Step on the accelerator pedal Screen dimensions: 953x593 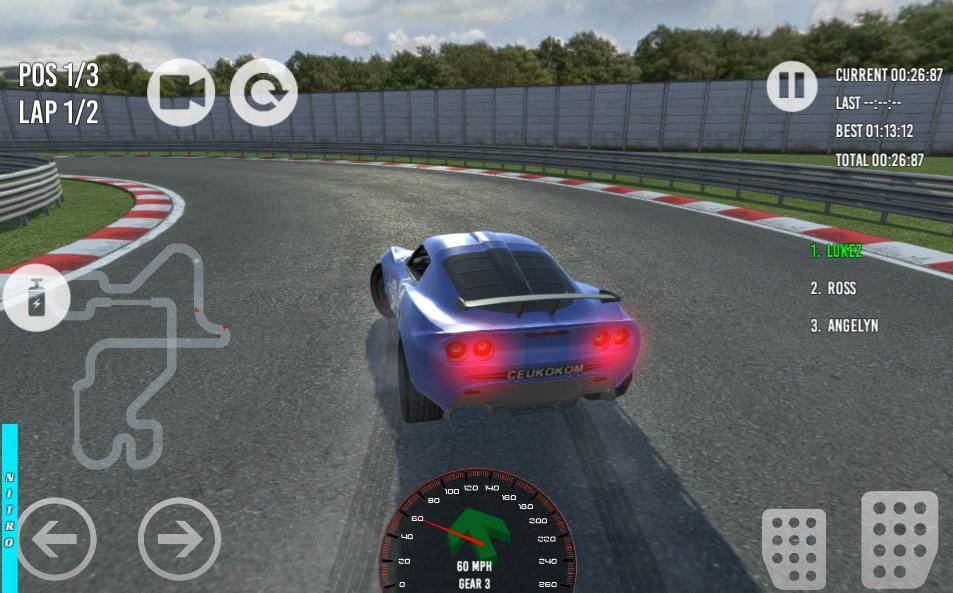[x=899, y=538]
